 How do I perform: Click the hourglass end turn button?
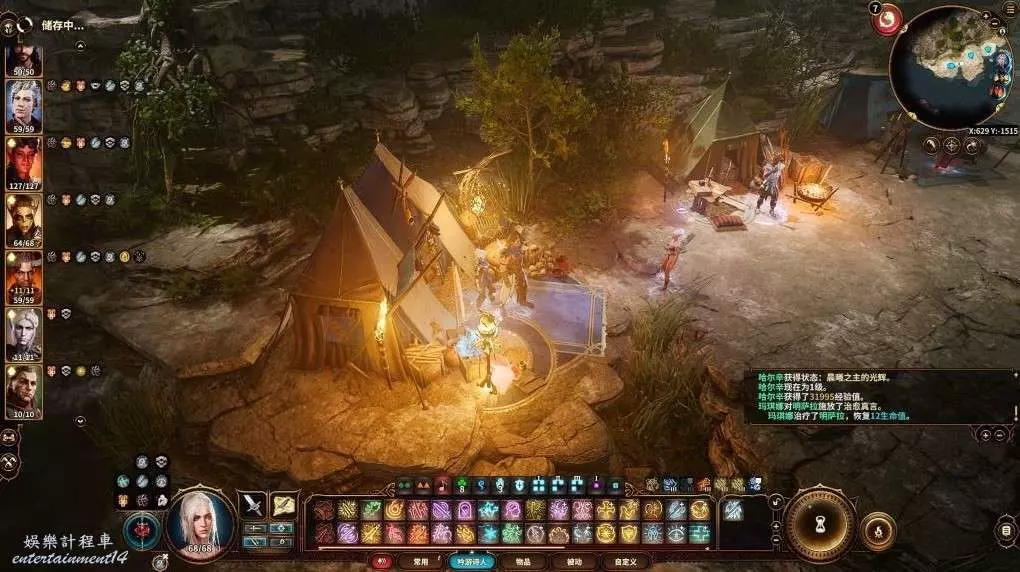pos(819,524)
